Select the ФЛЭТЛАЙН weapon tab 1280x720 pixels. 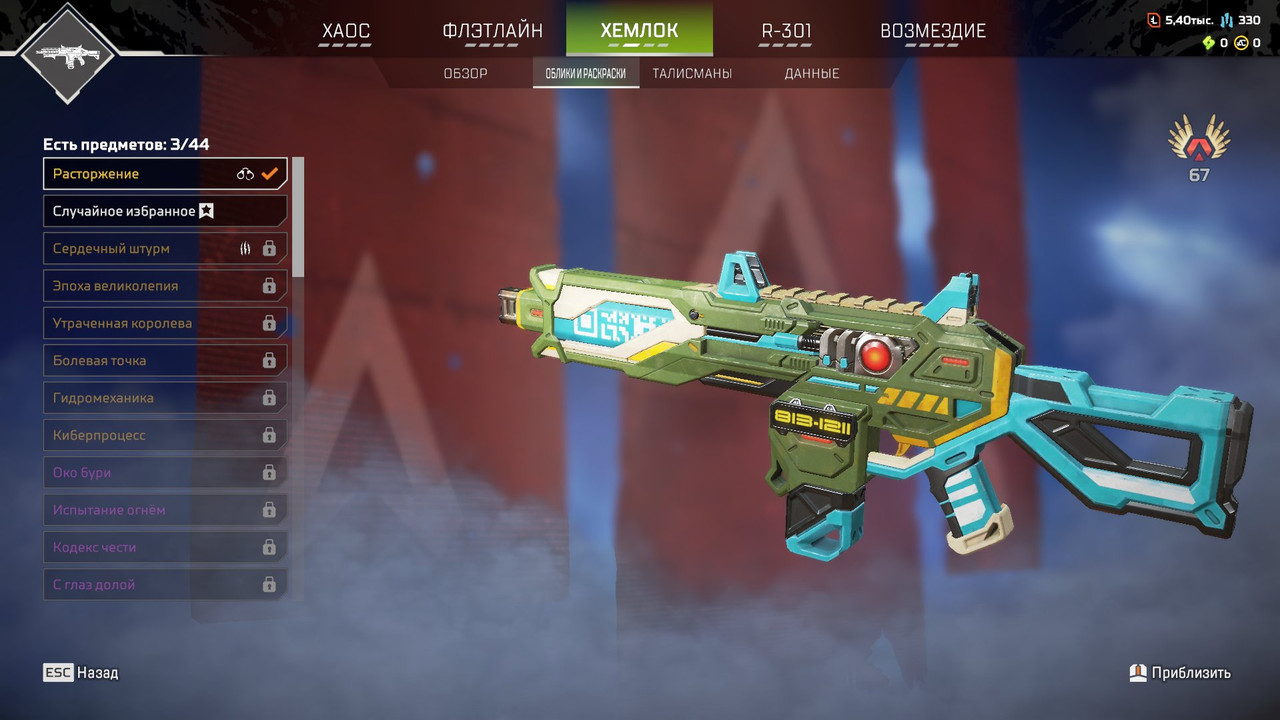point(492,31)
